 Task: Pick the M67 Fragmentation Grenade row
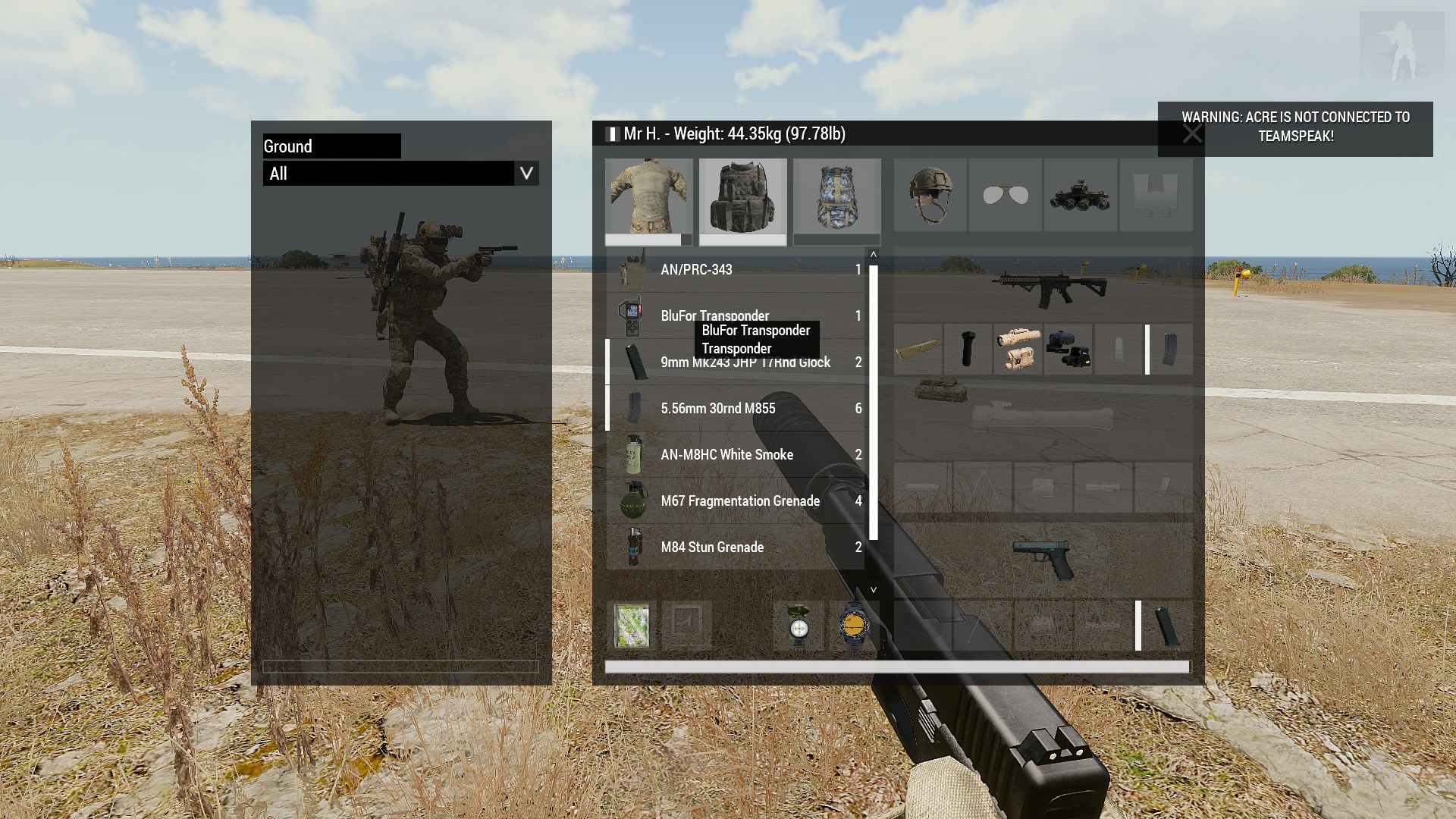click(736, 501)
